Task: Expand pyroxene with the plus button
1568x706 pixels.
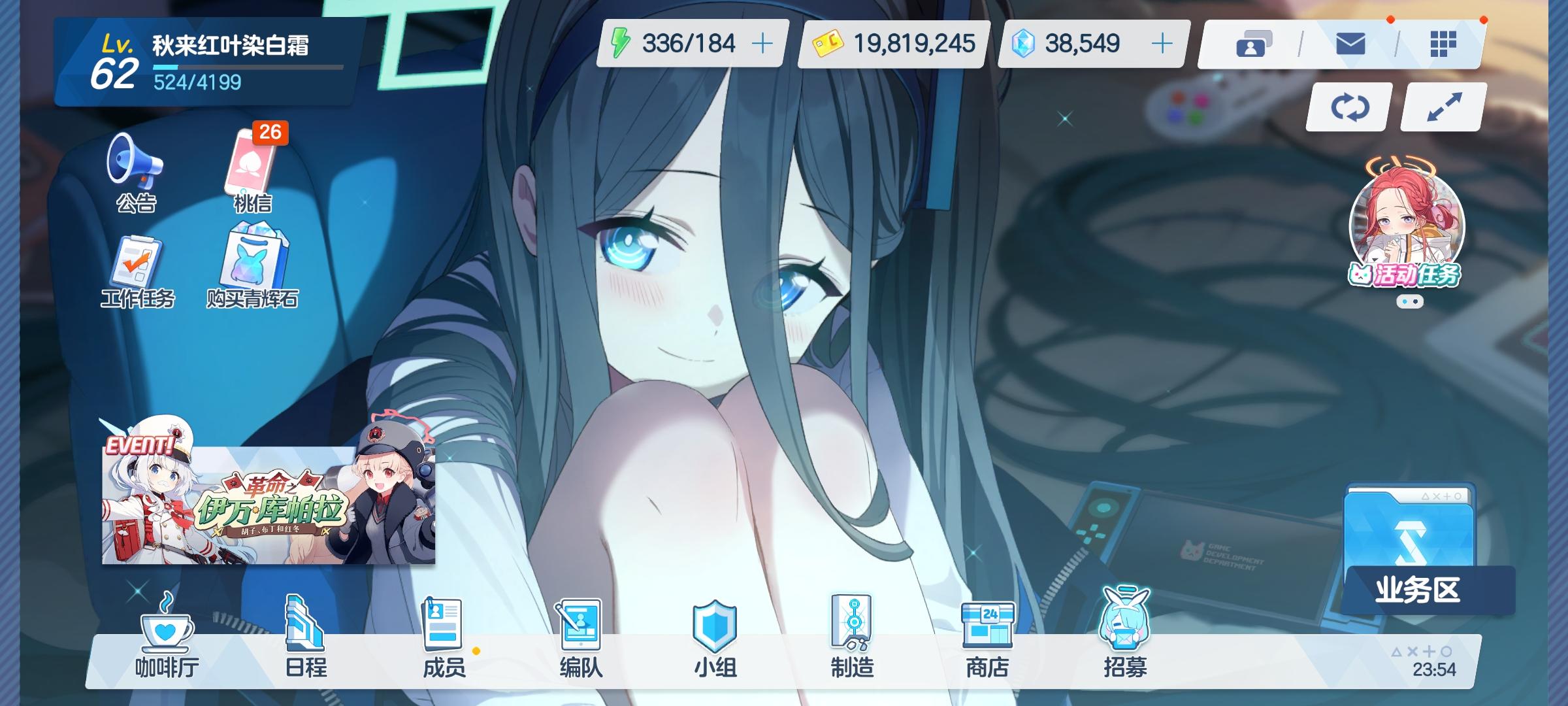Action: 1163,44
